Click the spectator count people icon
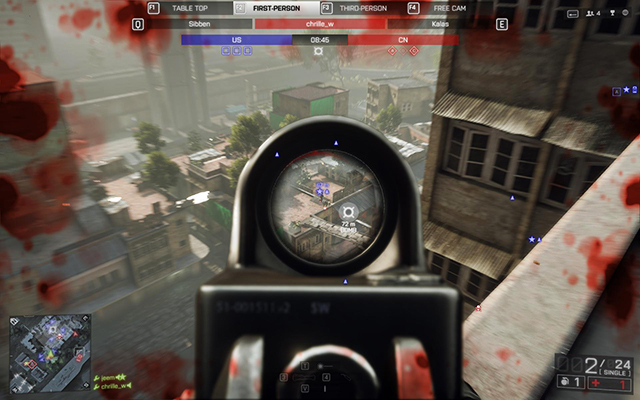Image resolution: width=640 pixels, height=400 pixels. tap(591, 14)
